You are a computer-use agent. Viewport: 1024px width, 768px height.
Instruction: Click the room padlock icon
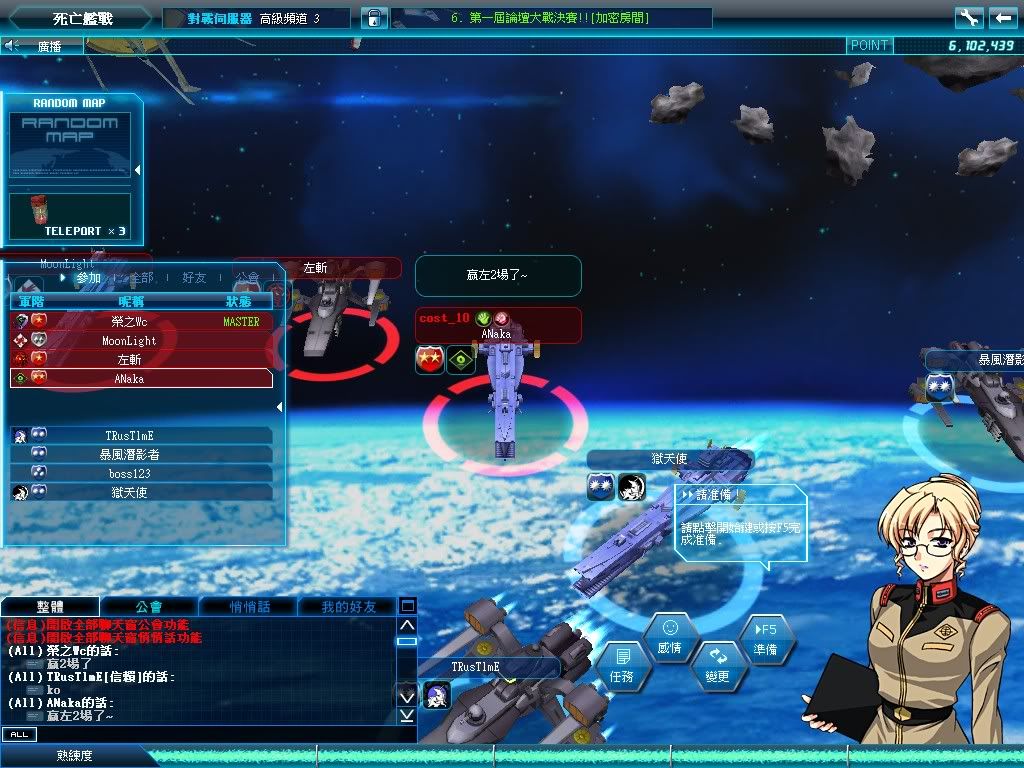point(373,18)
